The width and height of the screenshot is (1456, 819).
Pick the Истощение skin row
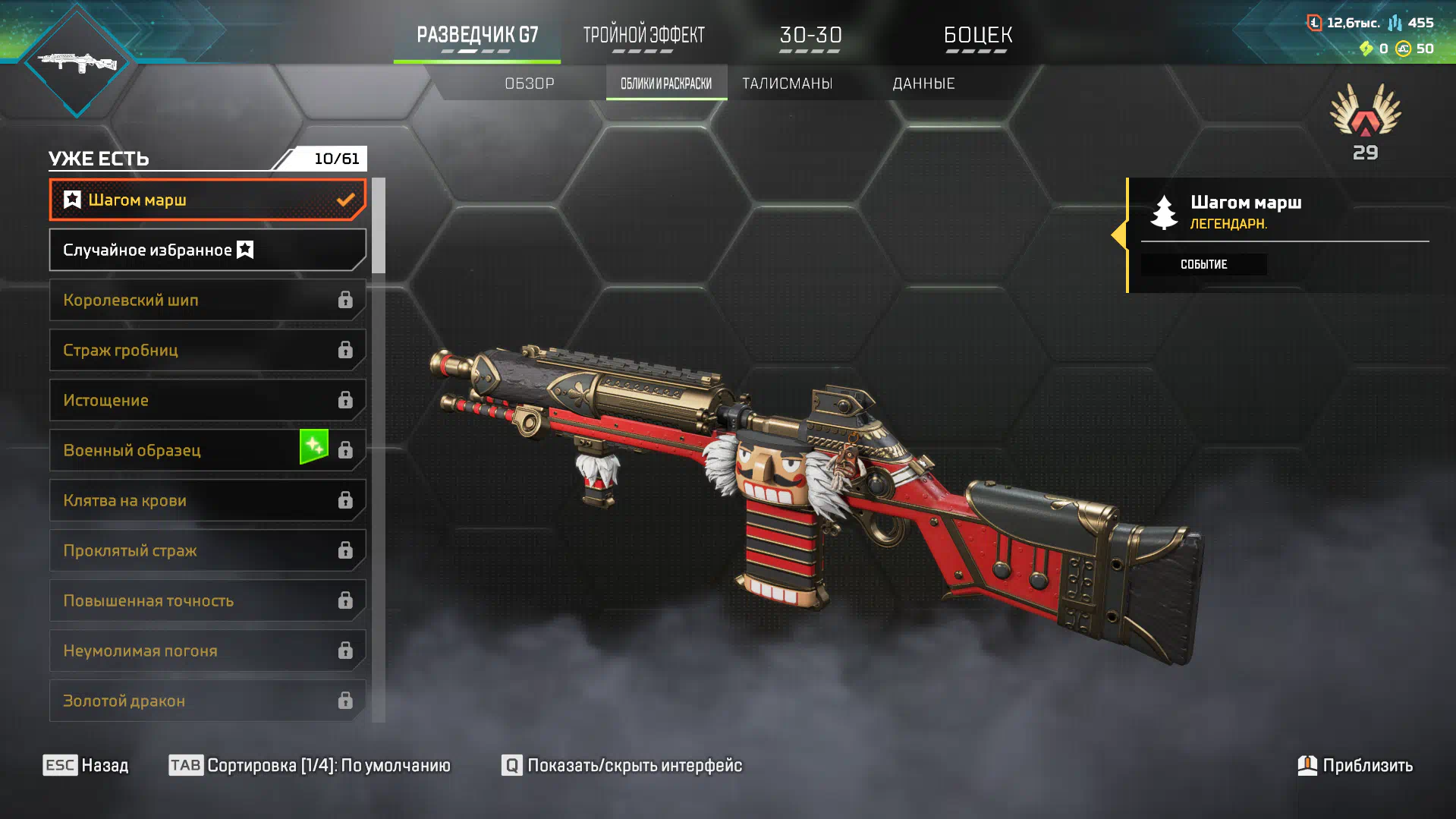(x=207, y=400)
